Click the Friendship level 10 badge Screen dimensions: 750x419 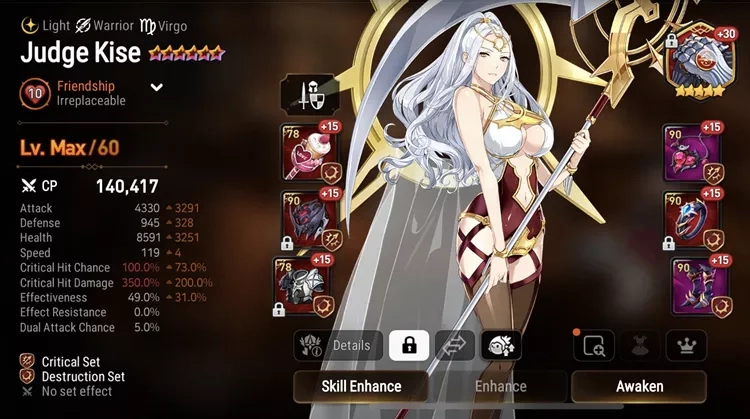tap(33, 93)
